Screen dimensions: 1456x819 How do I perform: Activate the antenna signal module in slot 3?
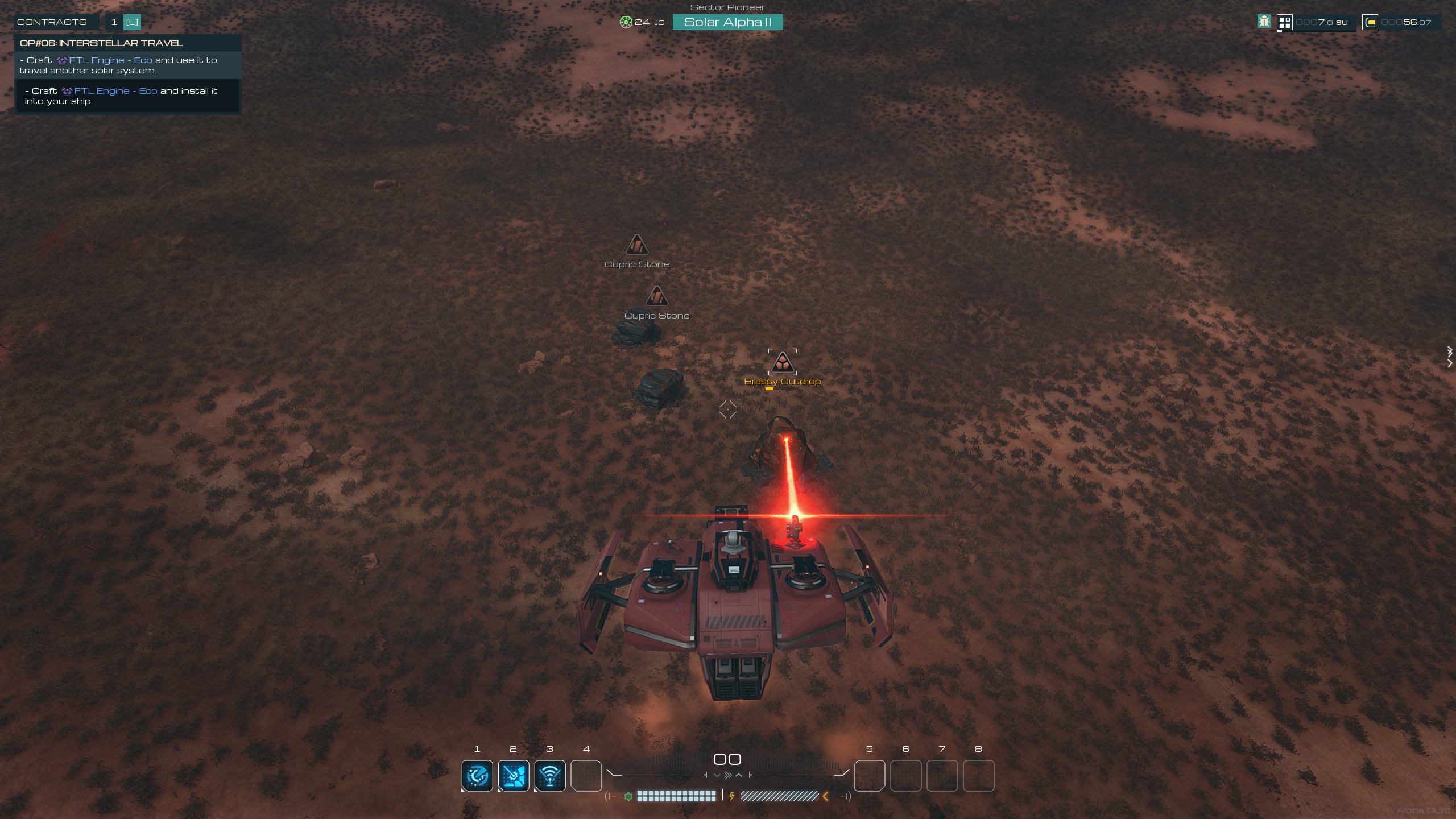(x=550, y=775)
